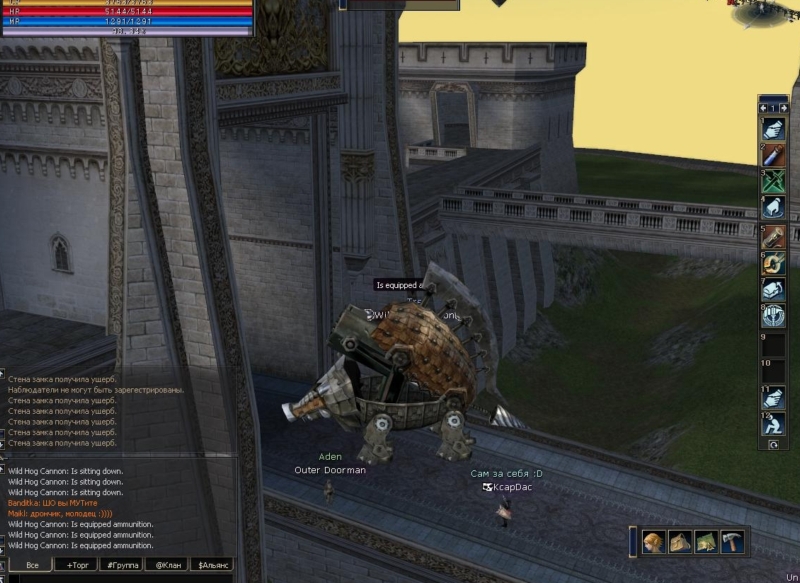
Task: Use the sitting figure action in slot 12
Action: tap(774, 424)
